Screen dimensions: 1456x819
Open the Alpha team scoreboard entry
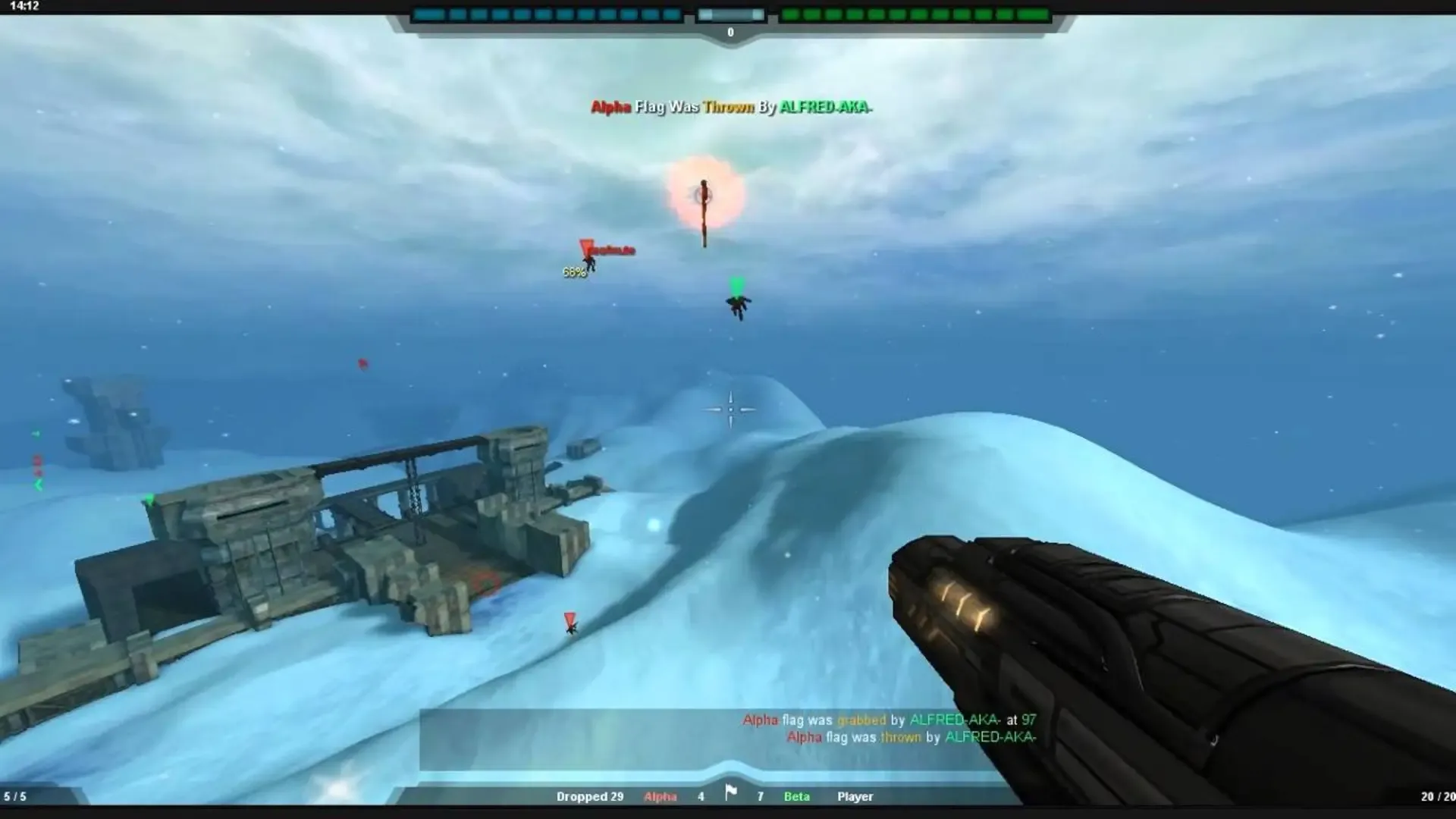tap(659, 796)
